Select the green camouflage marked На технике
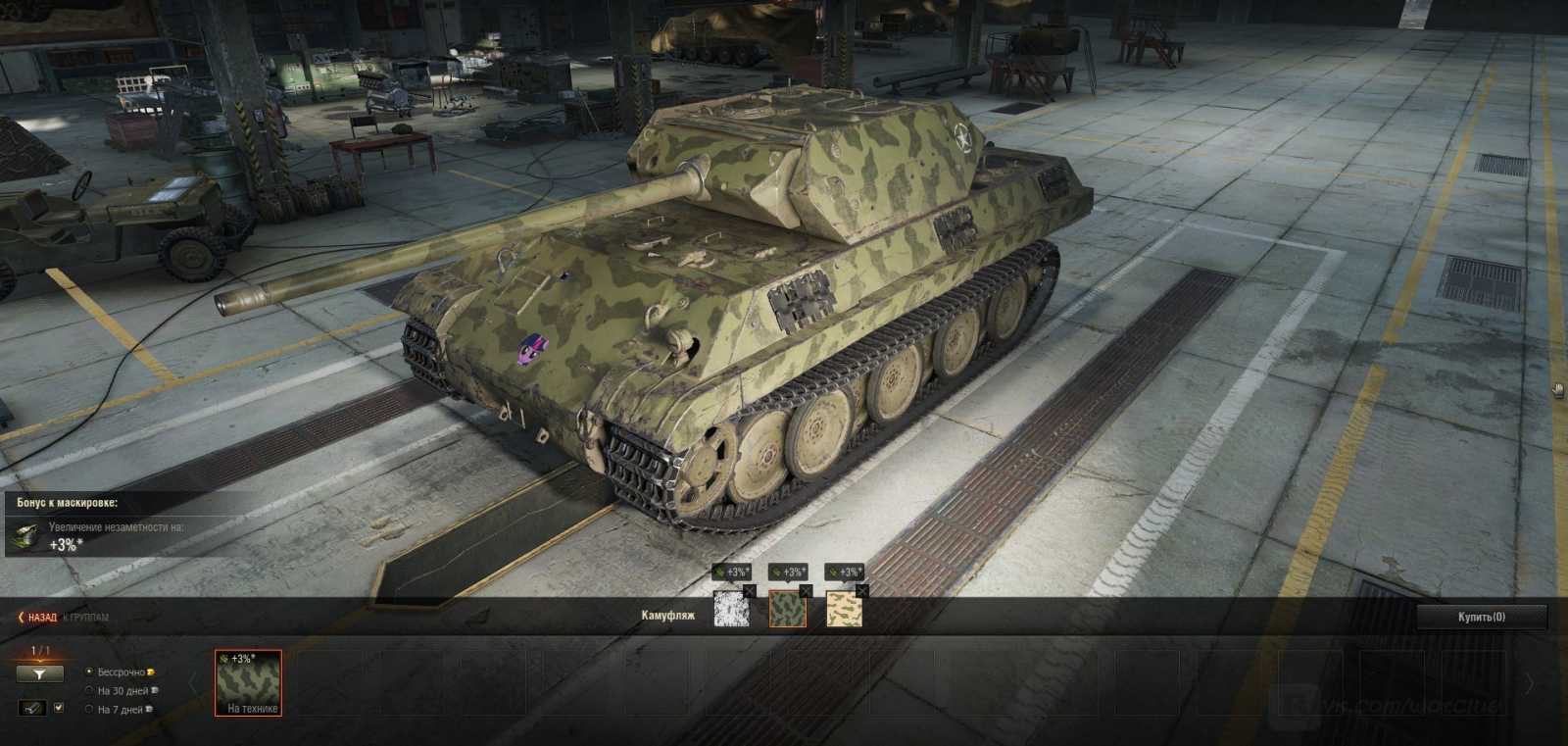Image resolution: width=1568 pixels, height=746 pixels. click(x=249, y=683)
